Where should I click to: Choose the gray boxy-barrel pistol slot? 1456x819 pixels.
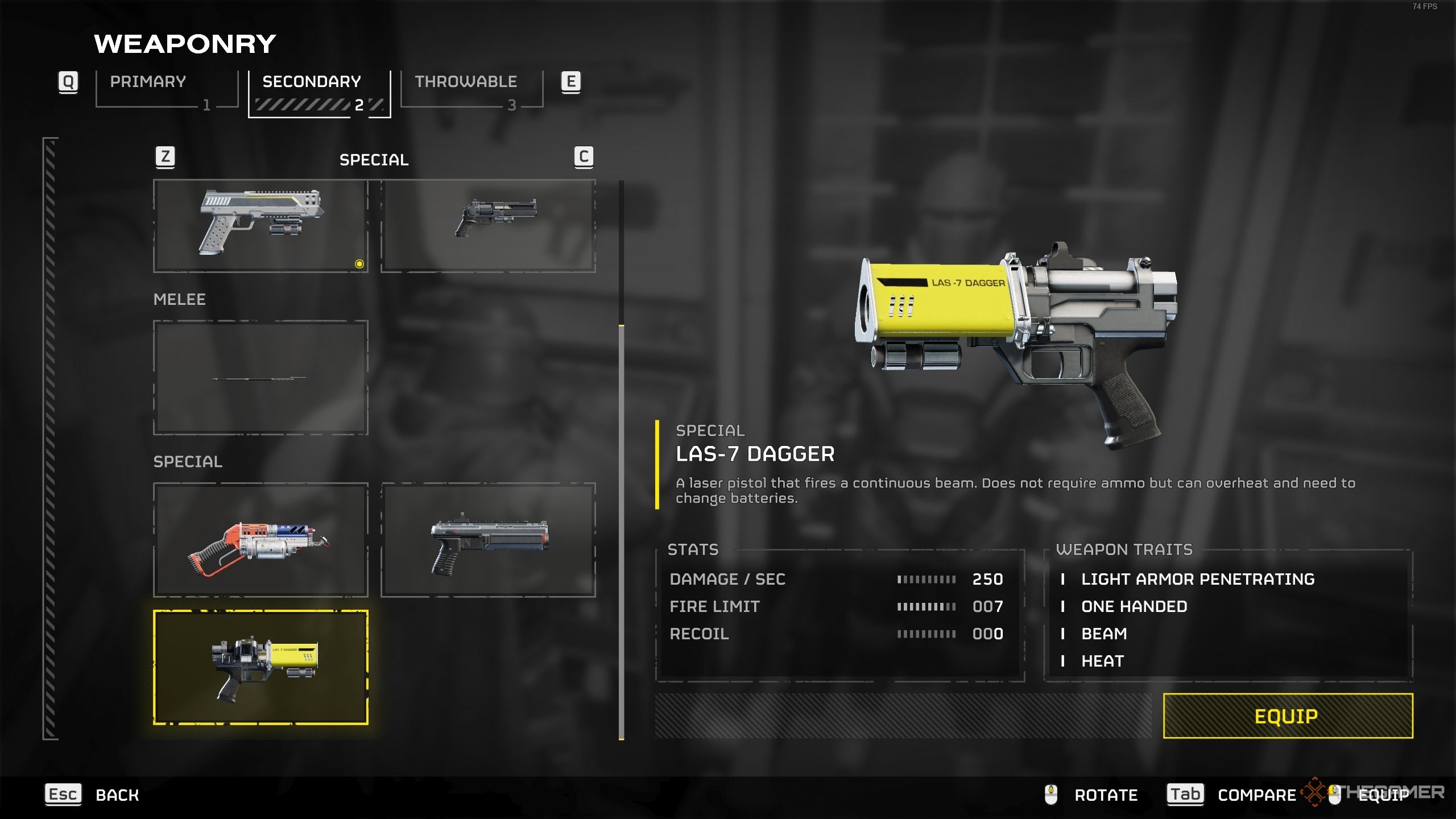pyautogui.click(x=488, y=540)
